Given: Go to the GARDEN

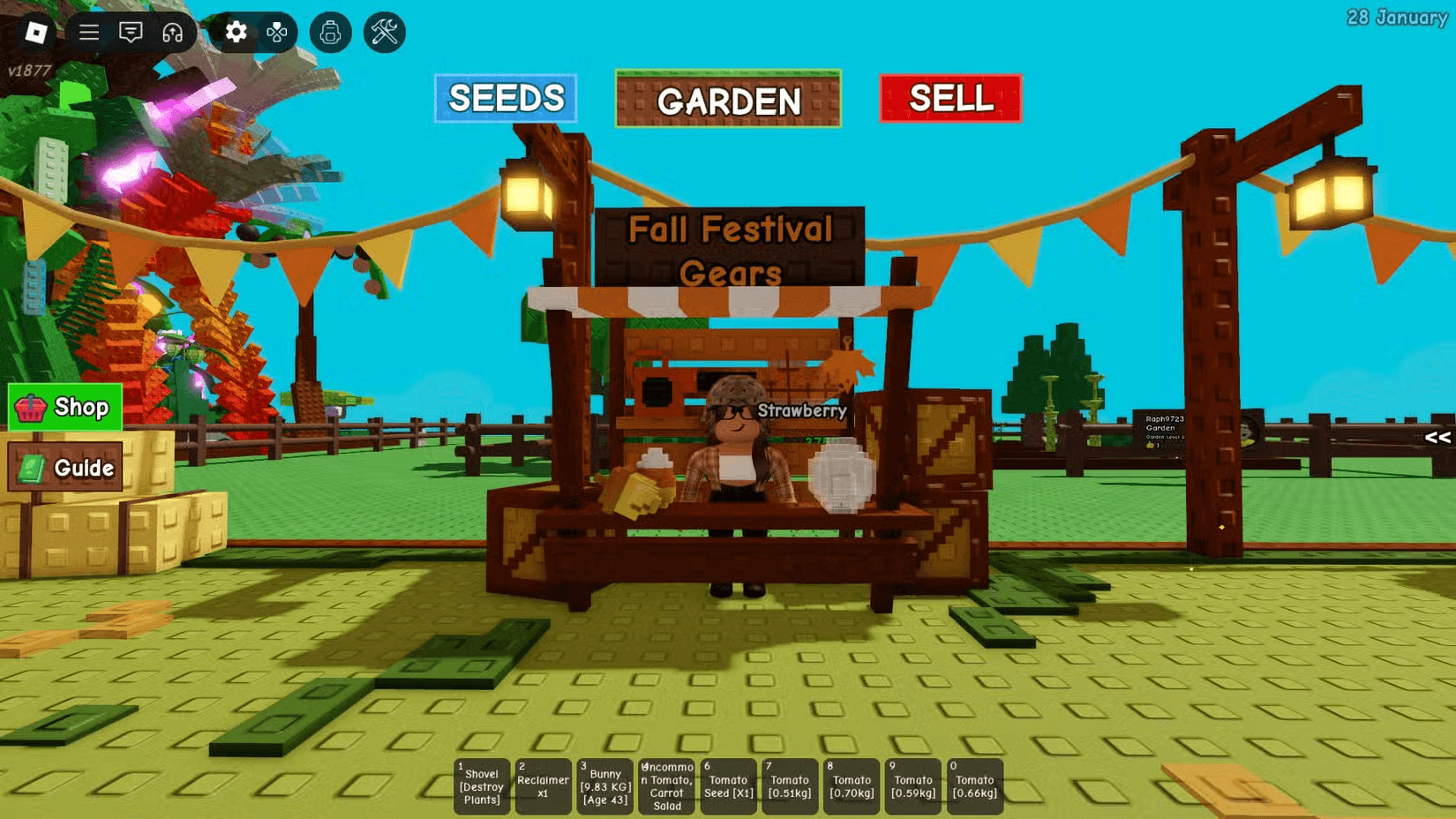Looking at the screenshot, I should tap(728, 100).
